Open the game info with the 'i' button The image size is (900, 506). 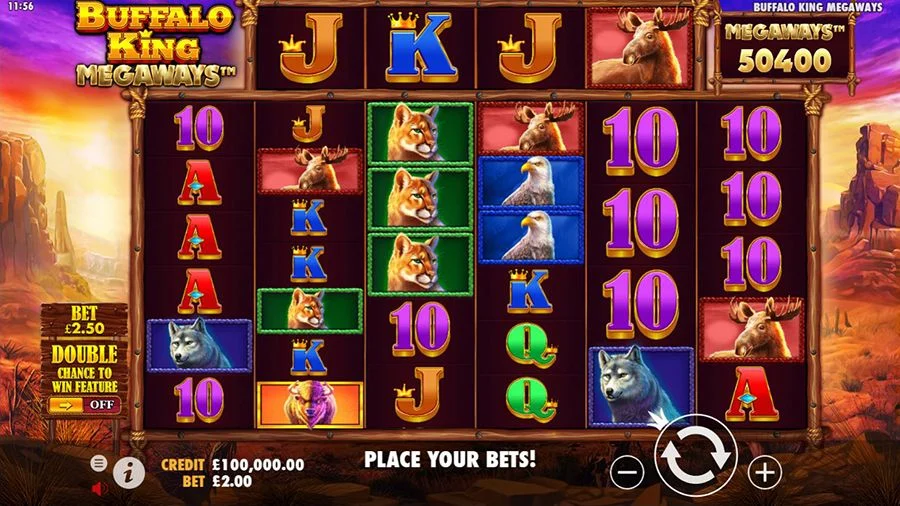coord(128,472)
